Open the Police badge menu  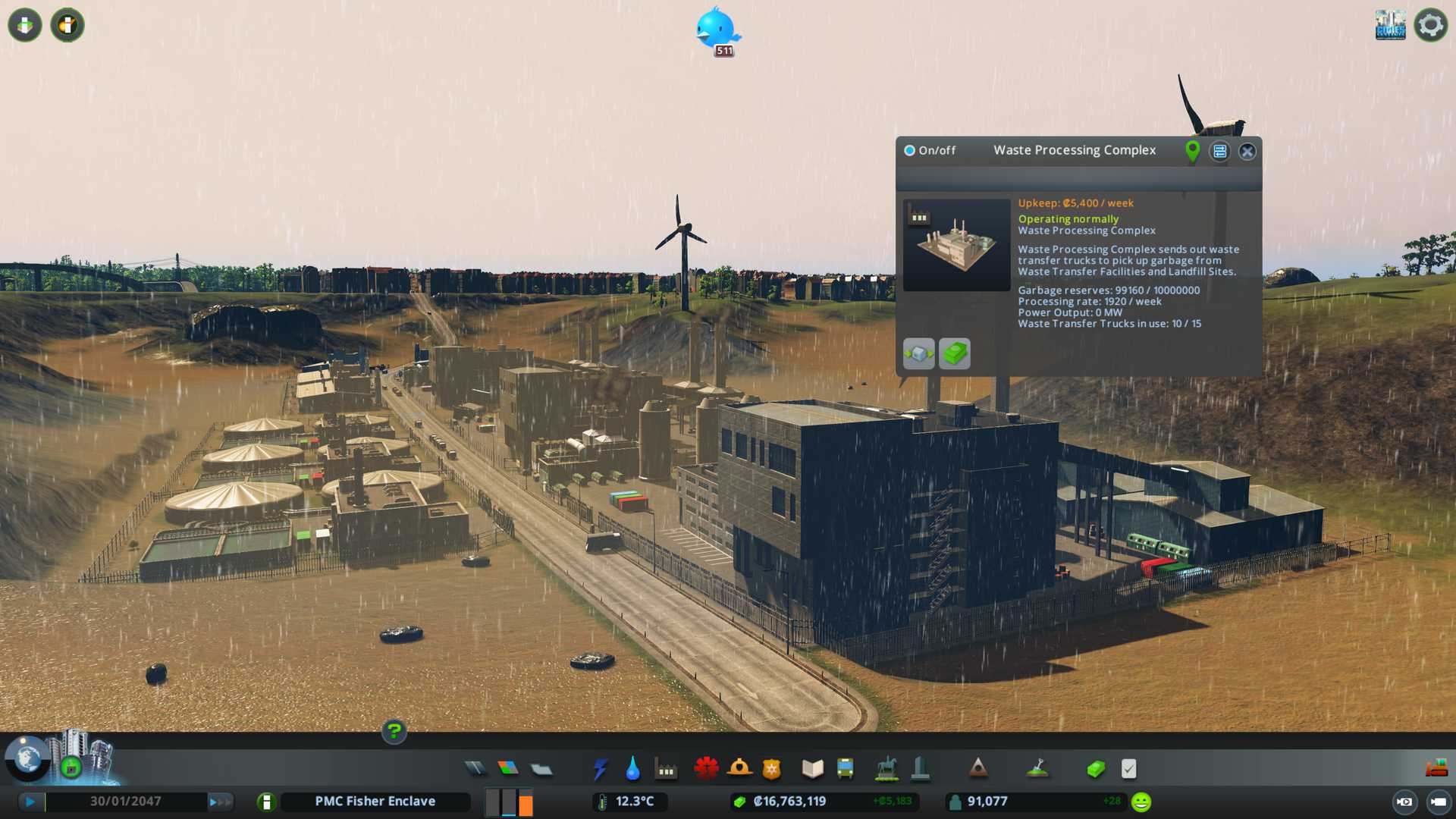point(772,769)
